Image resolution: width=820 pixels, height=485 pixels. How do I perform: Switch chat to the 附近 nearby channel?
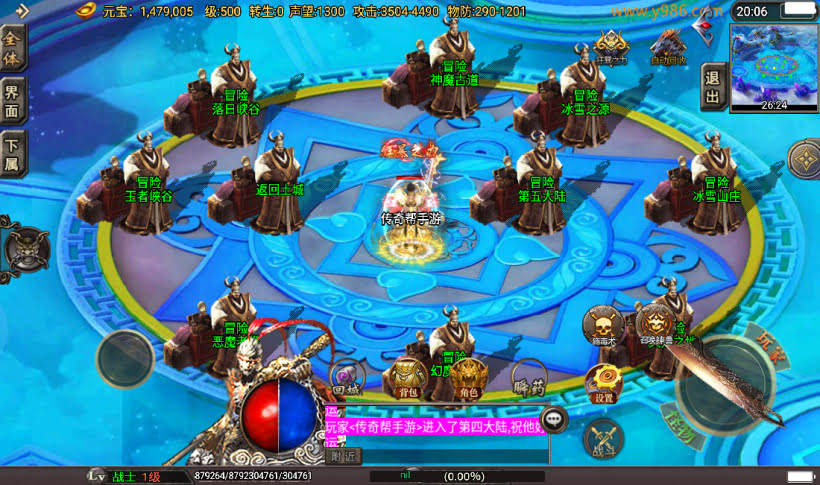[x=344, y=456]
